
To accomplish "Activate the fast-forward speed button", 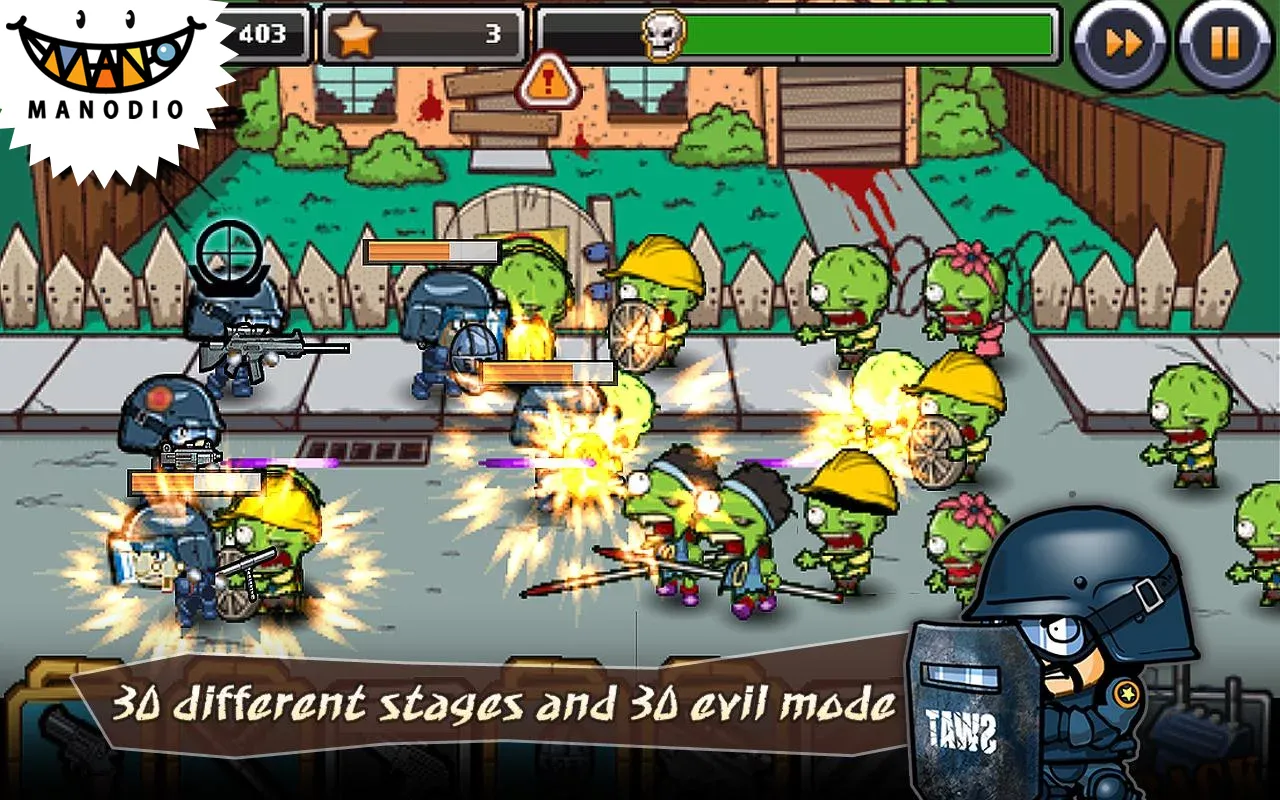I will [x=1119, y=43].
